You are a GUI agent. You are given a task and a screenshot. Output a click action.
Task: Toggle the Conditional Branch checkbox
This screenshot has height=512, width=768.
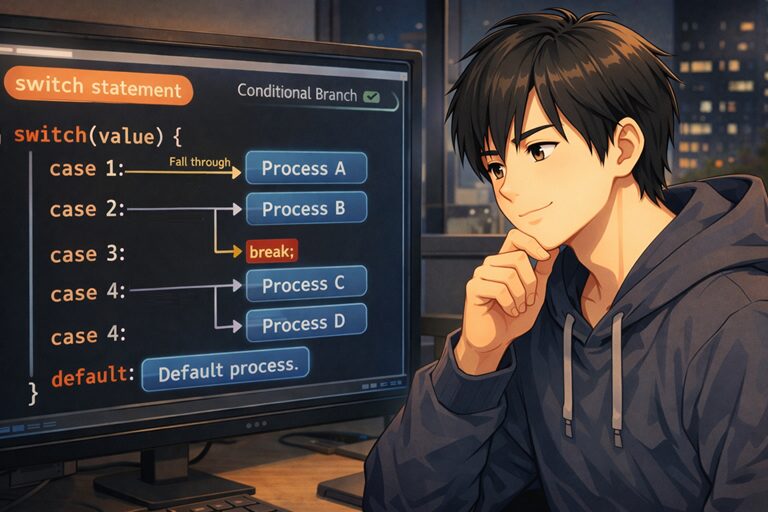(373, 96)
